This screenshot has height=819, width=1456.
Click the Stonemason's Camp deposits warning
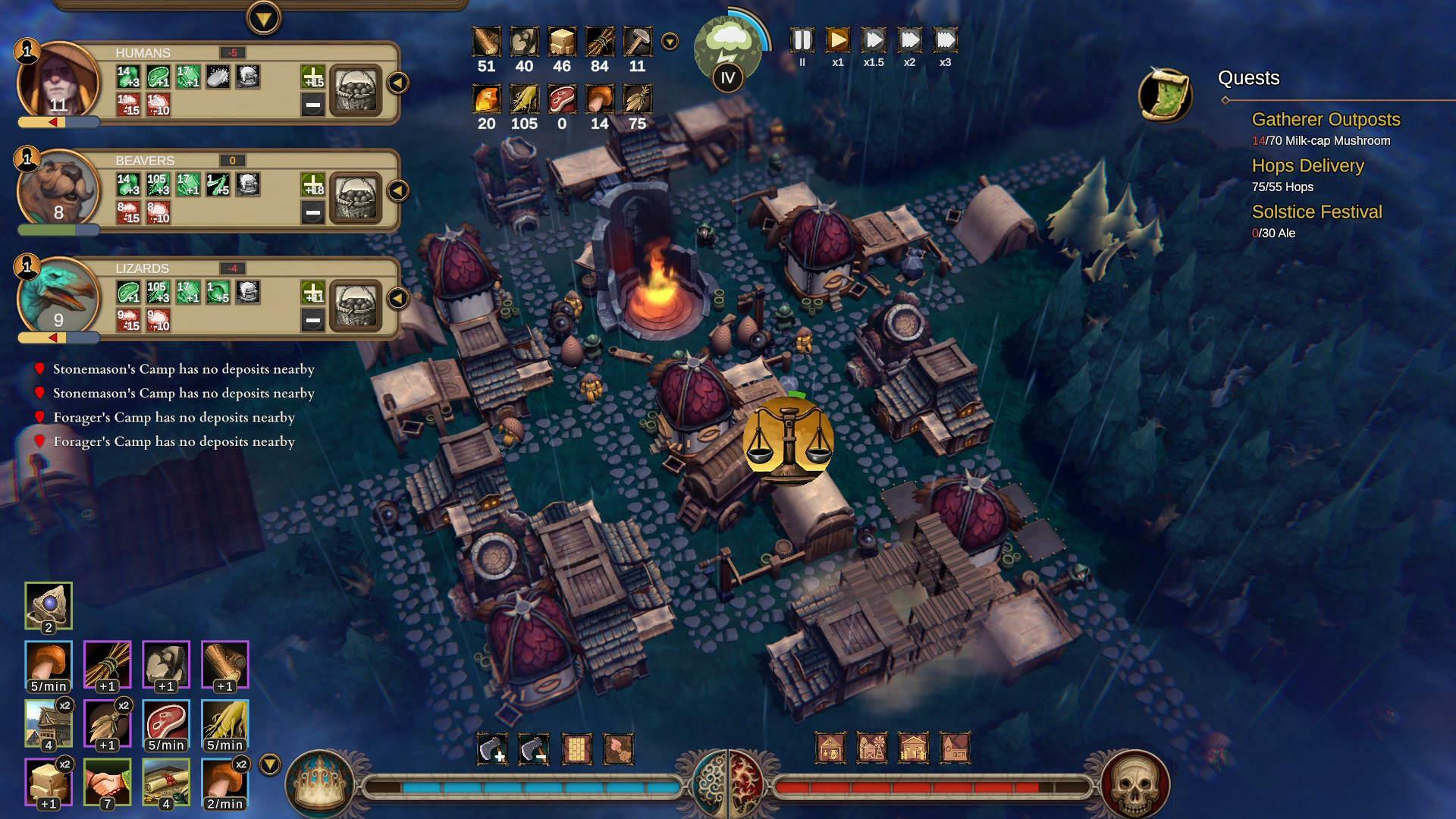click(x=183, y=369)
